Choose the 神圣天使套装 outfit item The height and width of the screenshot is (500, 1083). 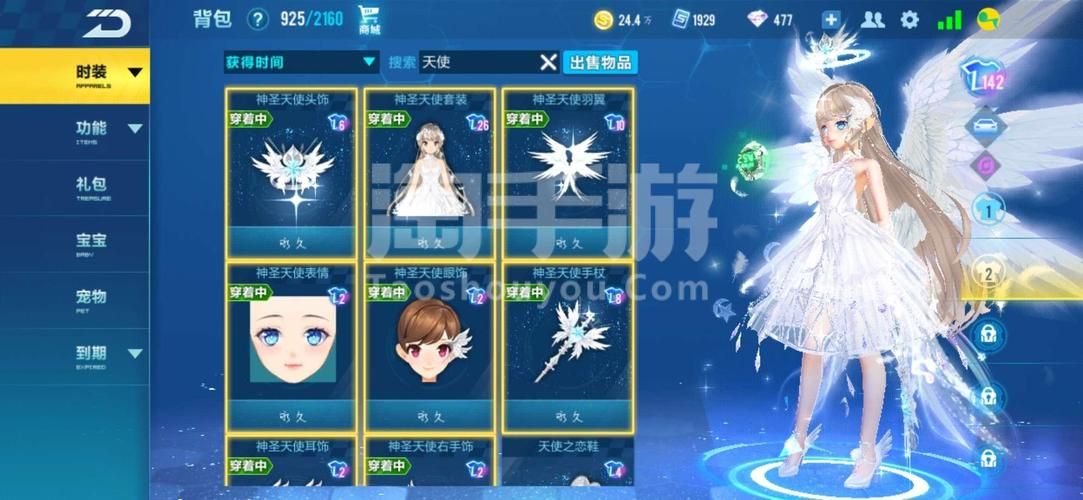[x=430, y=172]
